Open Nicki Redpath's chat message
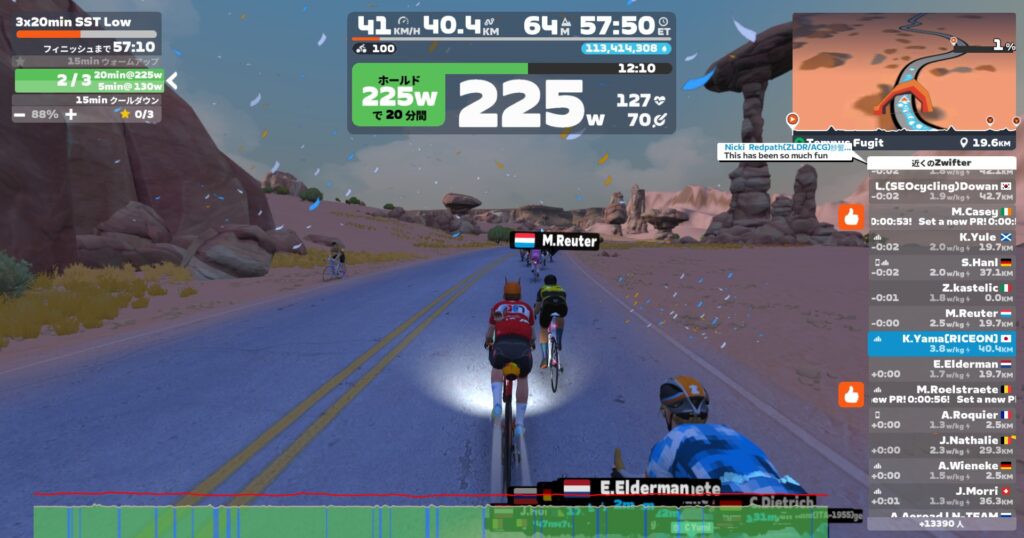The width and height of the screenshot is (1024, 538). pyautogui.click(x=783, y=151)
